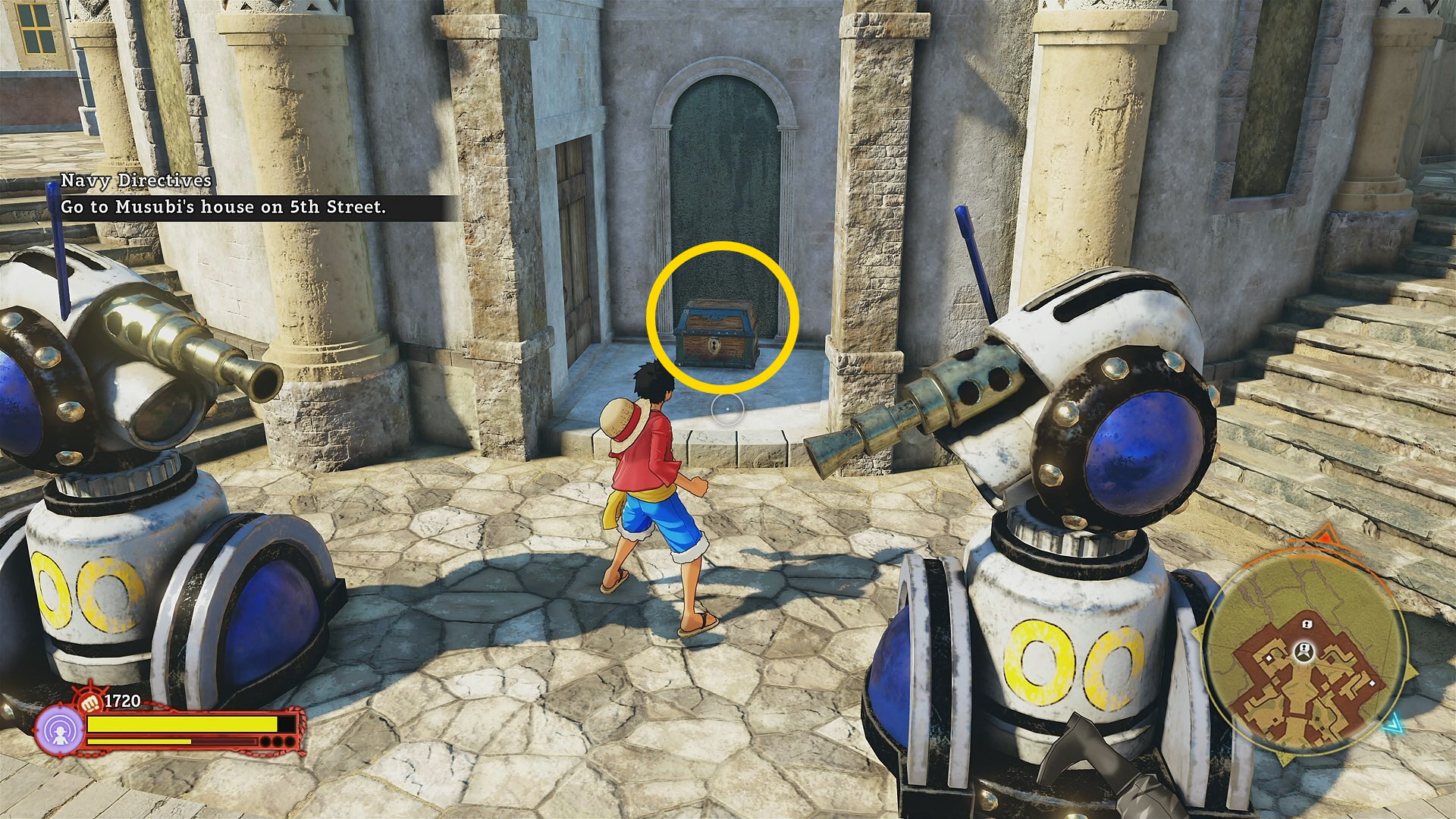Click the purple character skill icon
1456x819 pixels.
(x=60, y=731)
